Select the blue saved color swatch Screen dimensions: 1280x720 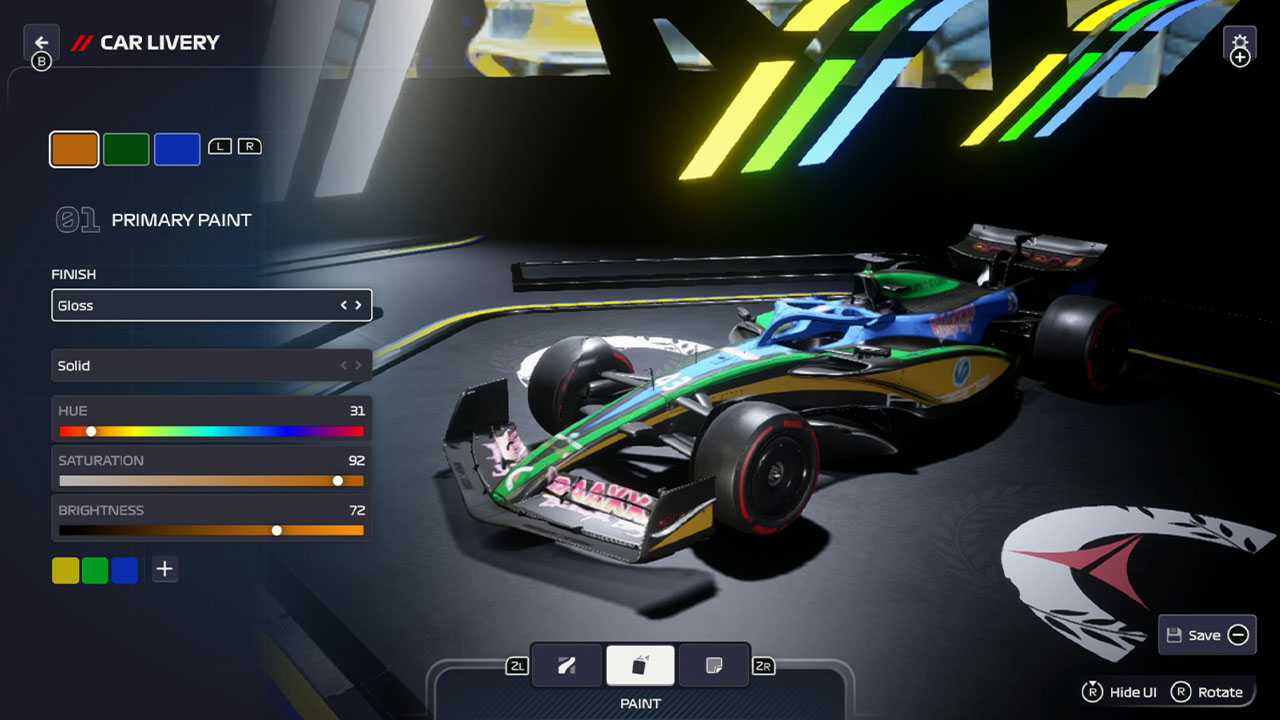click(x=122, y=569)
